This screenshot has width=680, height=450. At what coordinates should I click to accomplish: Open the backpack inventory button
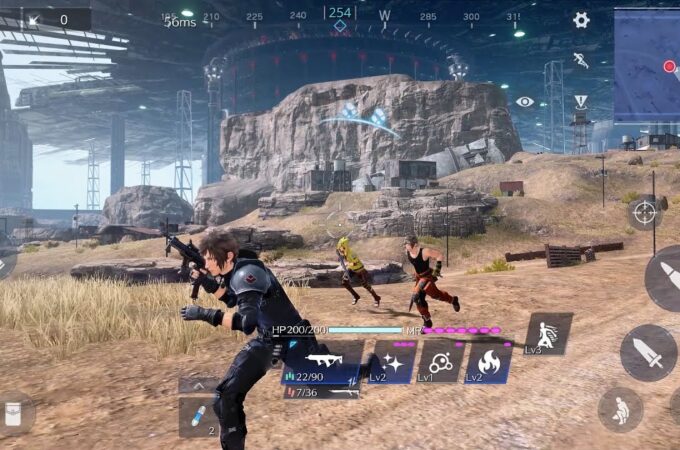pos(14,414)
